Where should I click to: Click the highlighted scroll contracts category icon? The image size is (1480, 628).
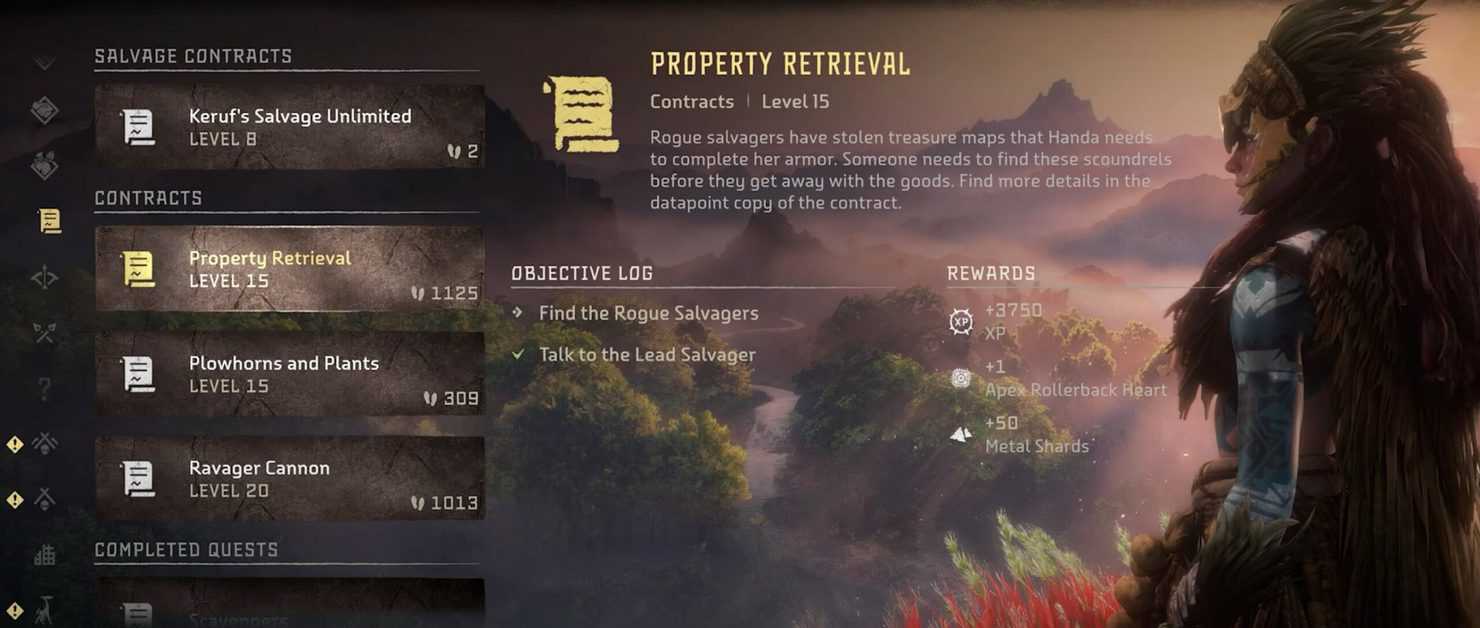pos(48,221)
